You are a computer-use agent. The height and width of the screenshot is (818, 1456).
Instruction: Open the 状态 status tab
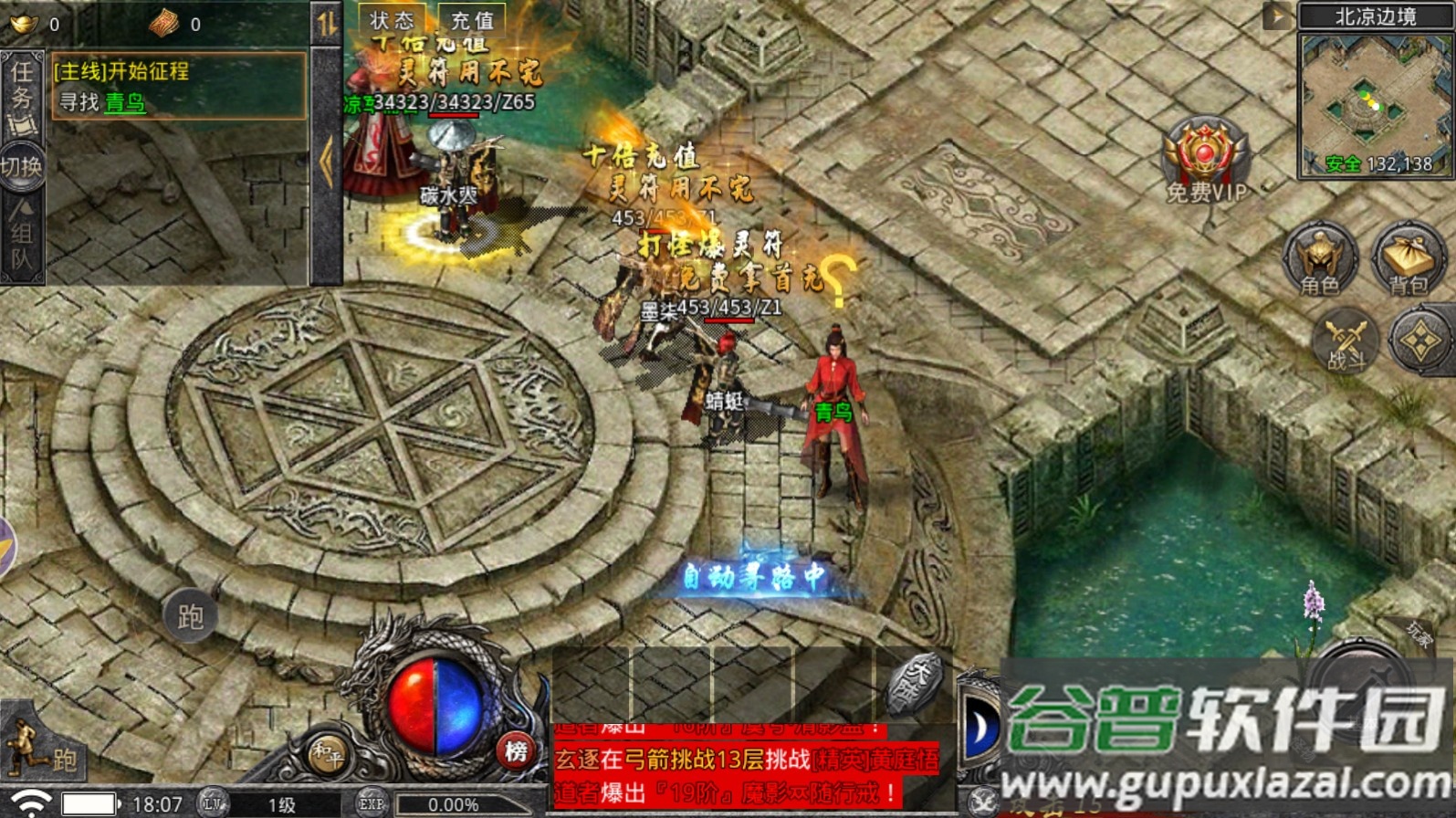[392, 20]
